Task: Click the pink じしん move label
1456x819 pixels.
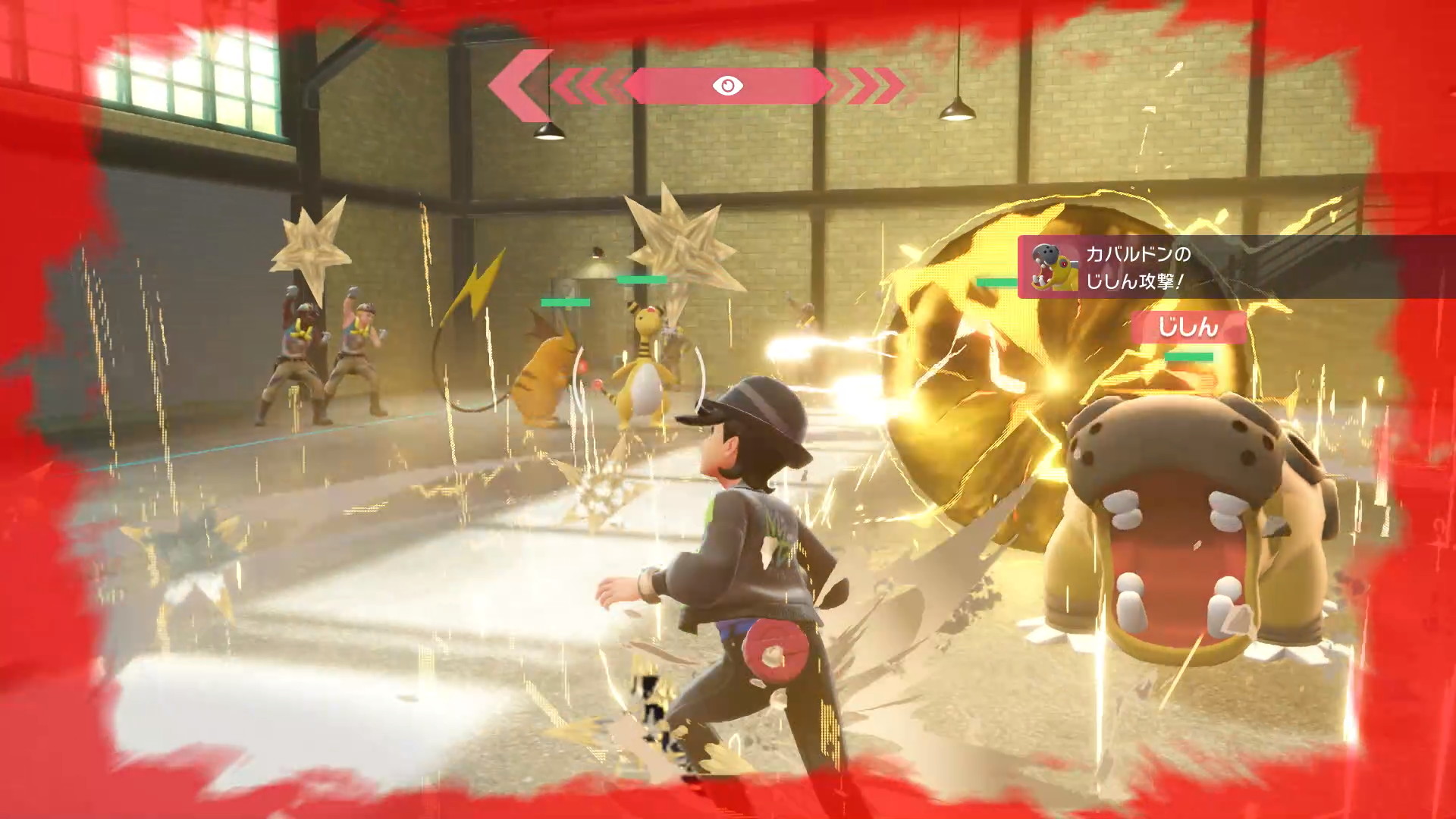Action: [x=1188, y=328]
